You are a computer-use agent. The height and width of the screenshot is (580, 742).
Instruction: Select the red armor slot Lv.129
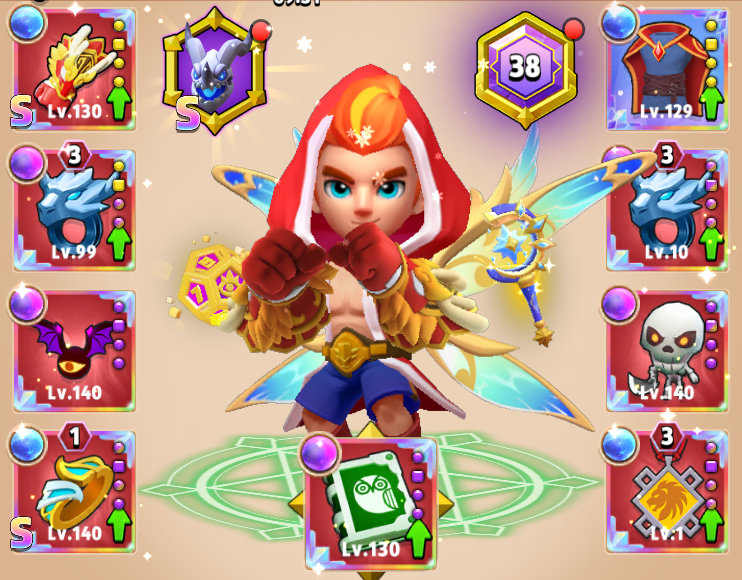tap(667, 71)
